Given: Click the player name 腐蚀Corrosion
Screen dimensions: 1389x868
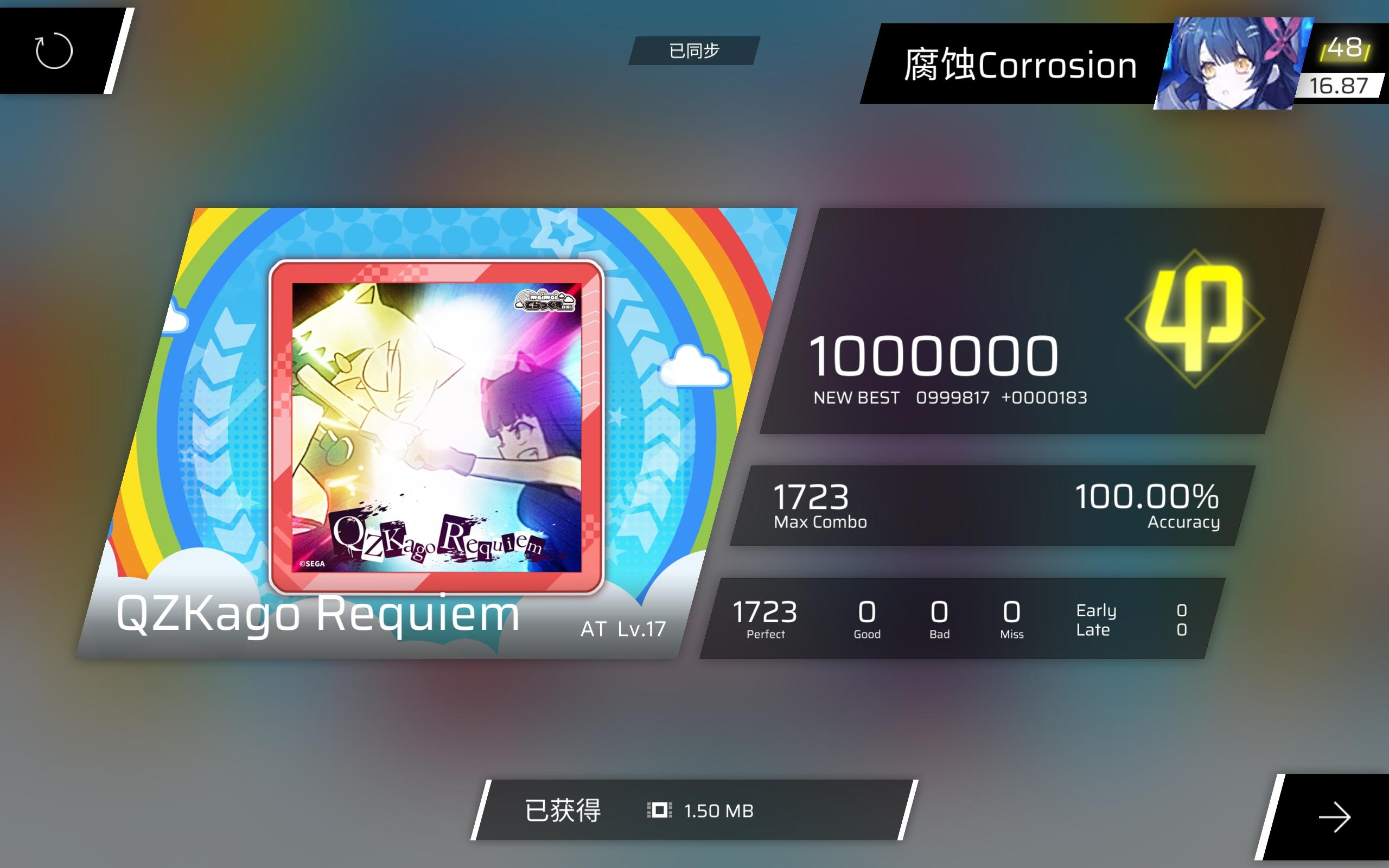Looking at the screenshot, I should pyautogui.click(x=1021, y=65).
